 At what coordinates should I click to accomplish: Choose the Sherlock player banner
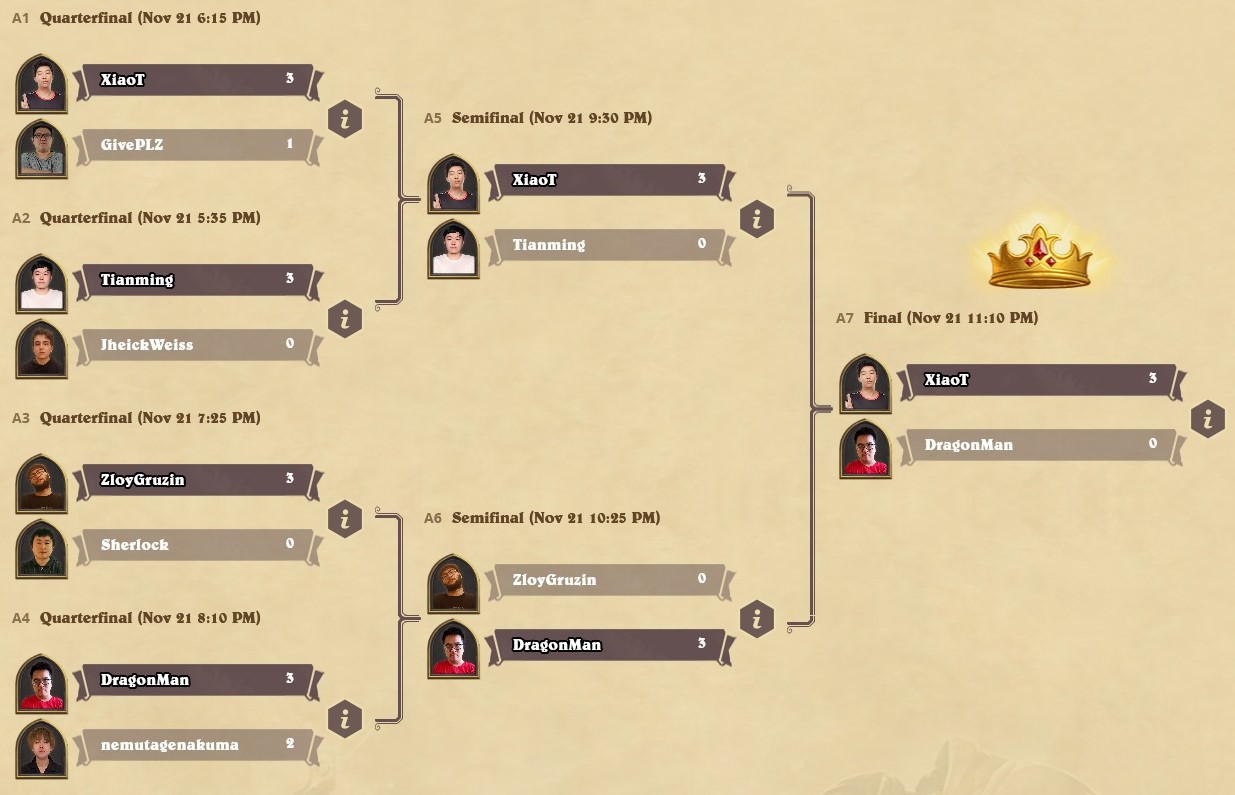click(196, 545)
